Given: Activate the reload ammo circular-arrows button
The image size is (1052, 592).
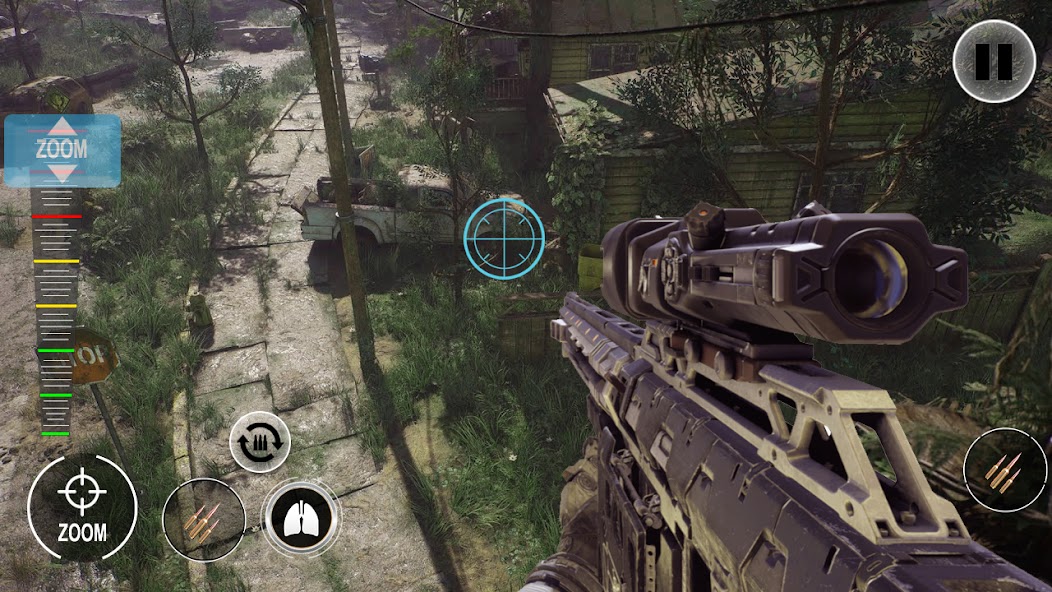Looking at the screenshot, I should (260, 442).
